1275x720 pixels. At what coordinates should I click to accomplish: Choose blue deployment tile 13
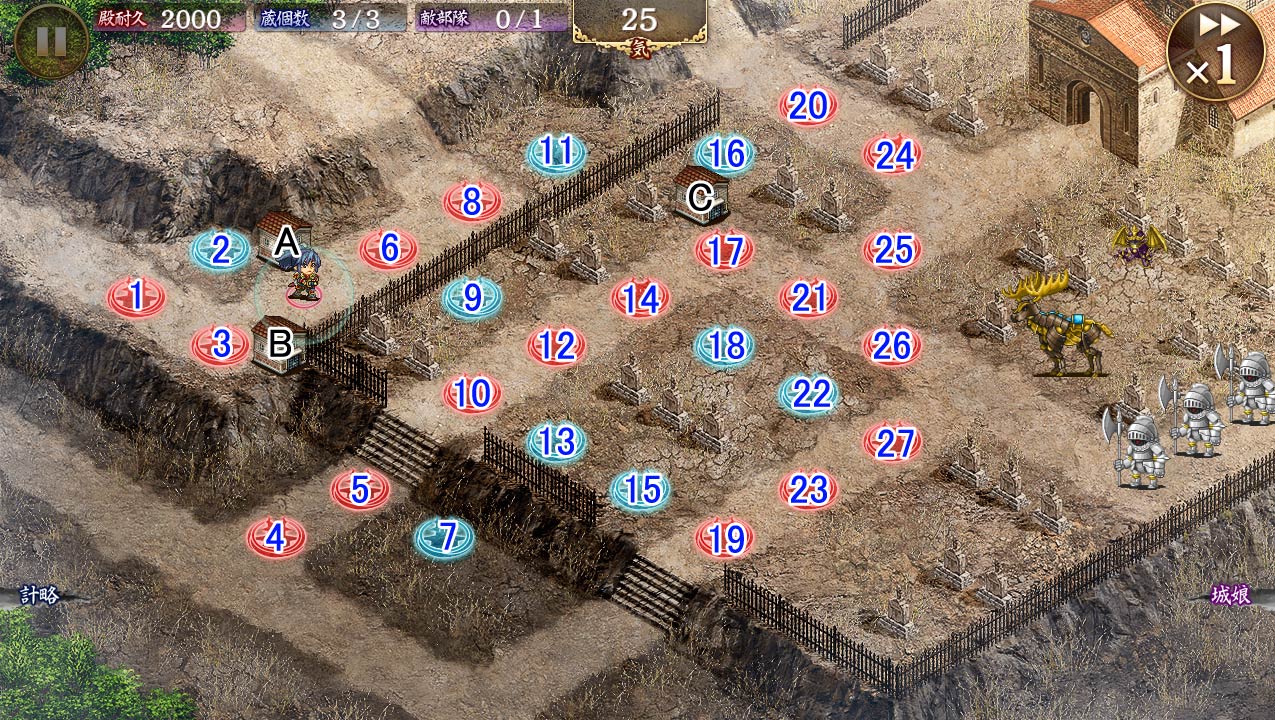(x=557, y=442)
